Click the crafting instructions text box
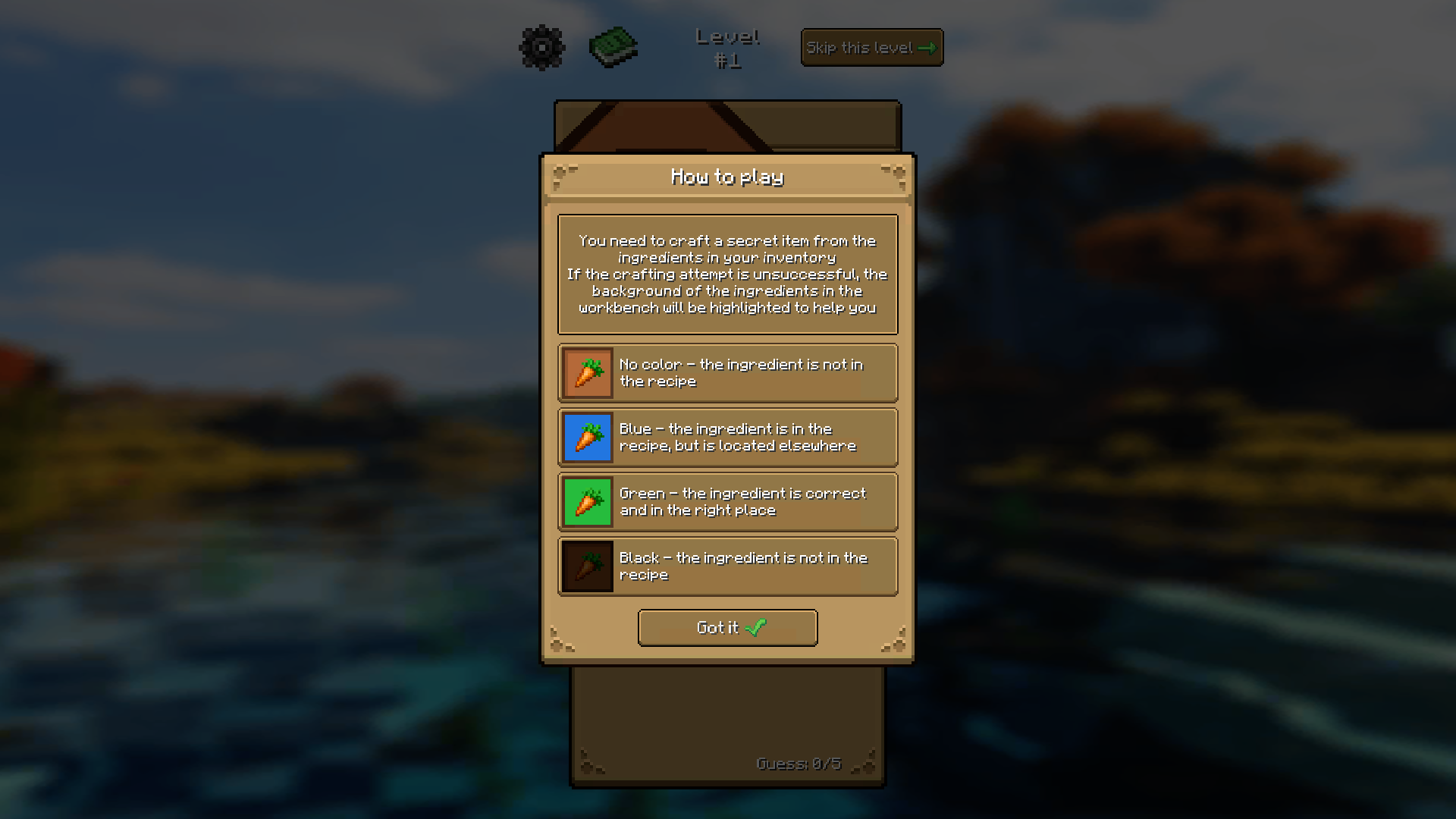The height and width of the screenshot is (819, 1456). pyautogui.click(x=727, y=274)
